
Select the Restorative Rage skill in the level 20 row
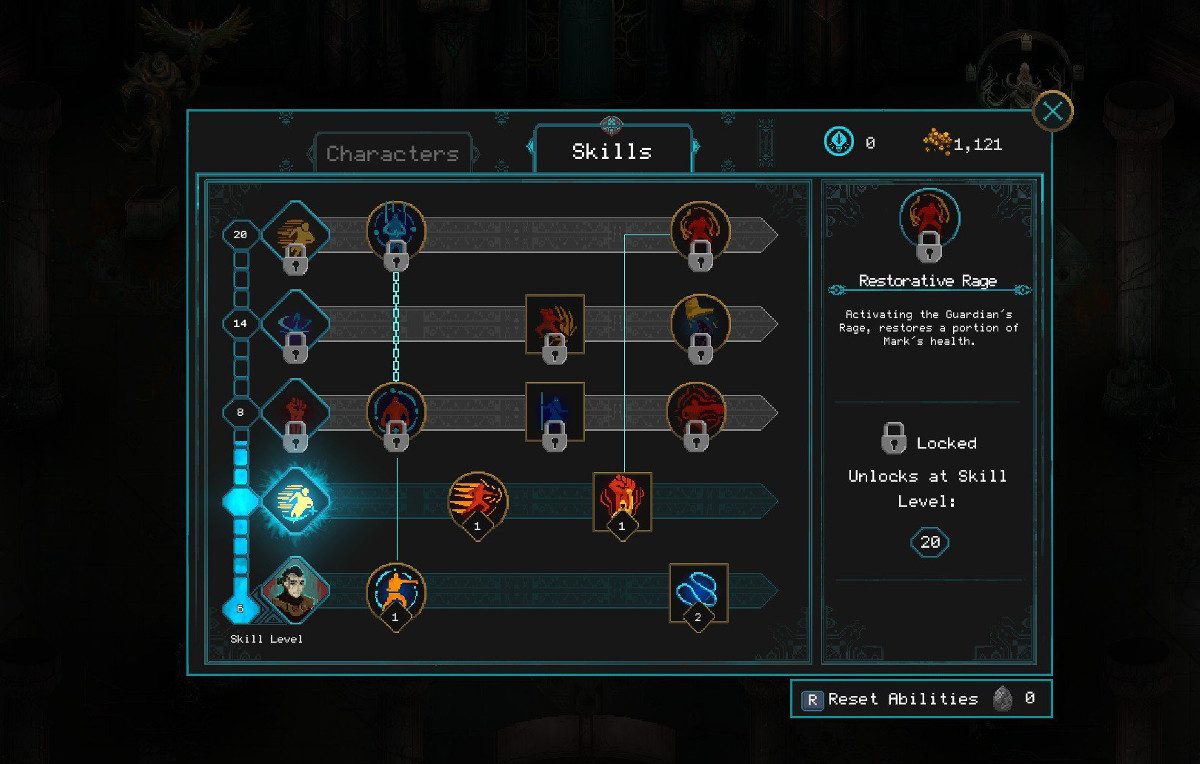700,232
